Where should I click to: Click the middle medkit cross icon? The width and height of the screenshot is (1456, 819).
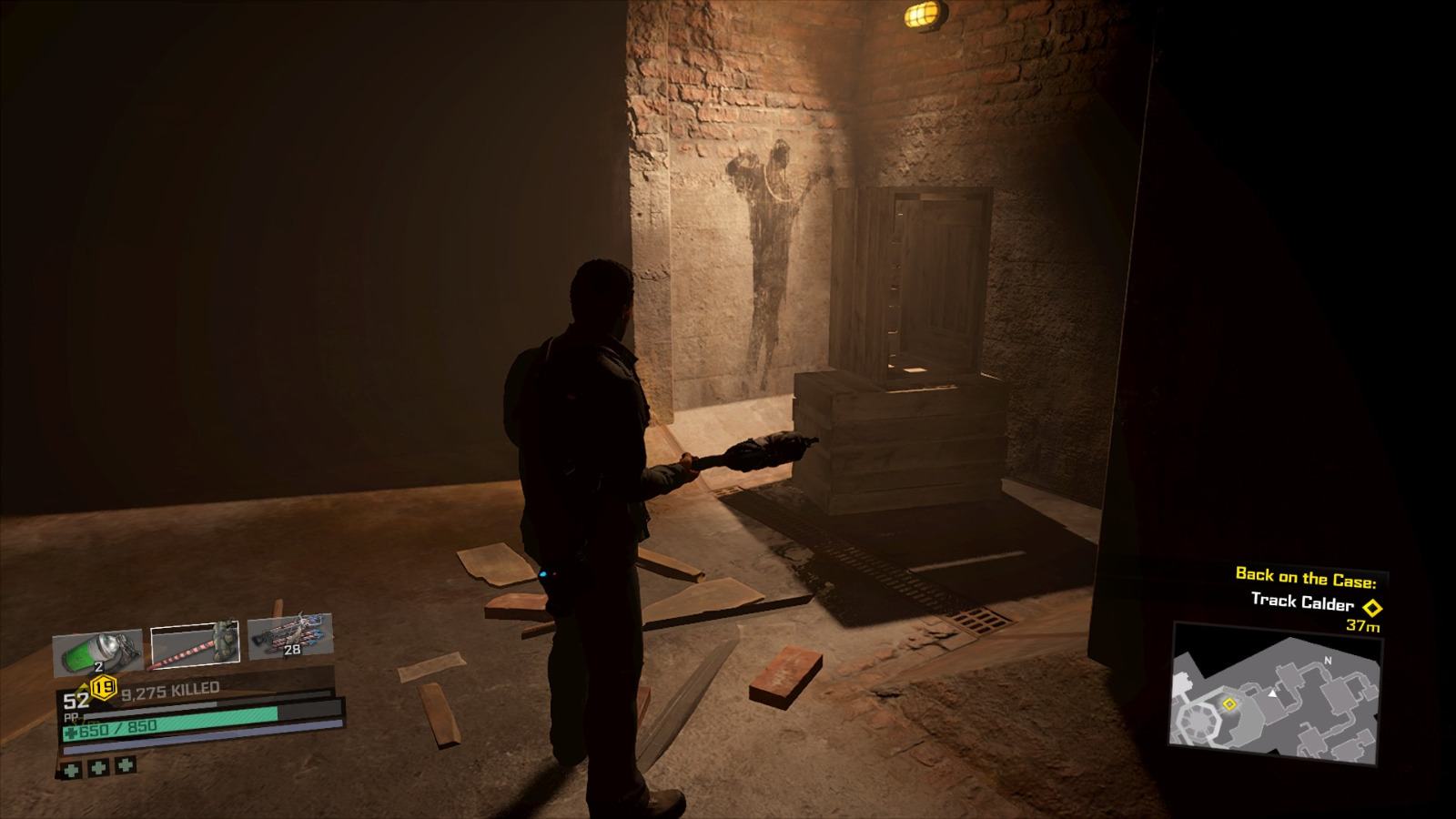[x=98, y=766]
